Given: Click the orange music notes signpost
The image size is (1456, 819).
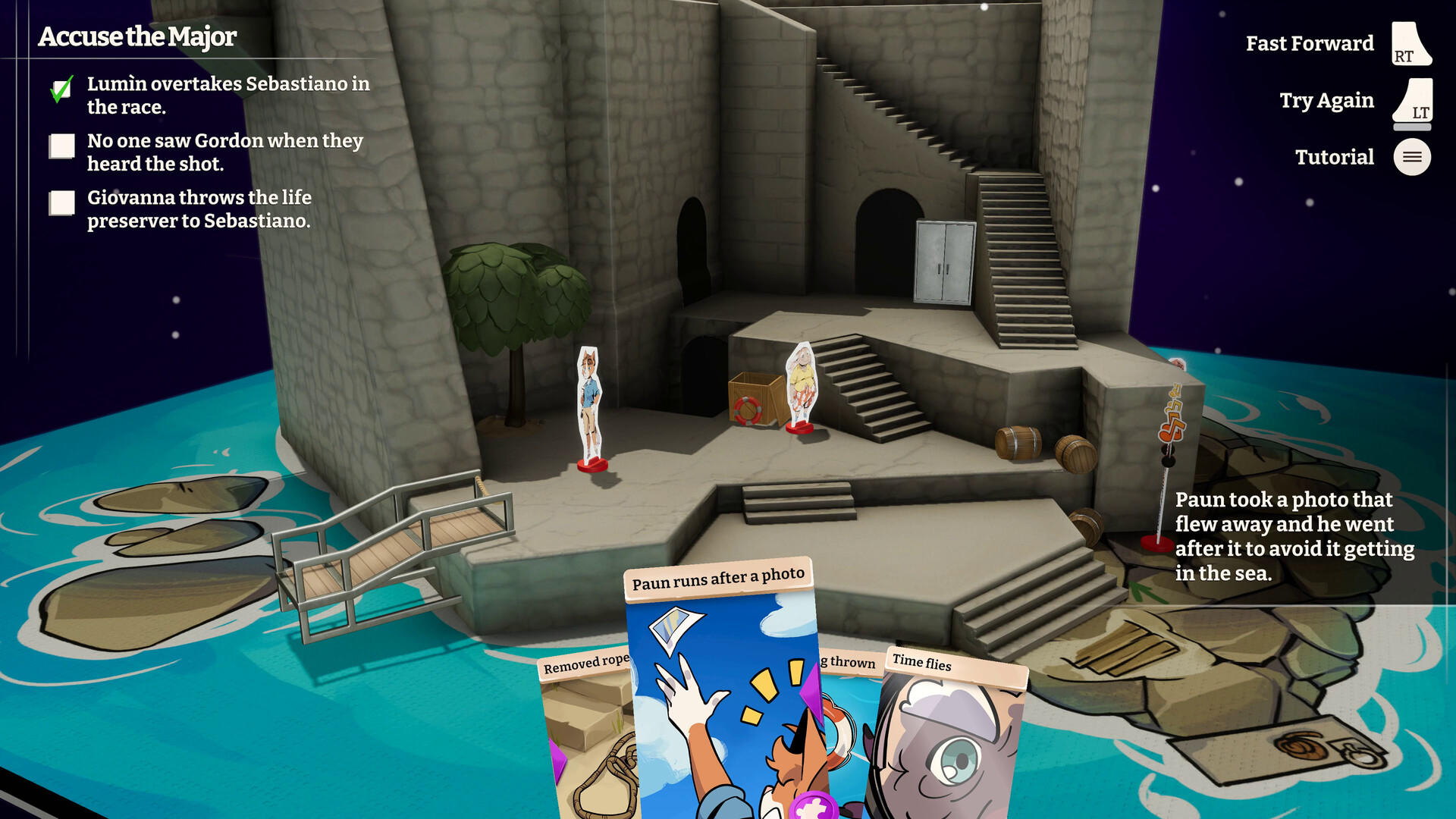Looking at the screenshot, I should [x=1172, y=413].
